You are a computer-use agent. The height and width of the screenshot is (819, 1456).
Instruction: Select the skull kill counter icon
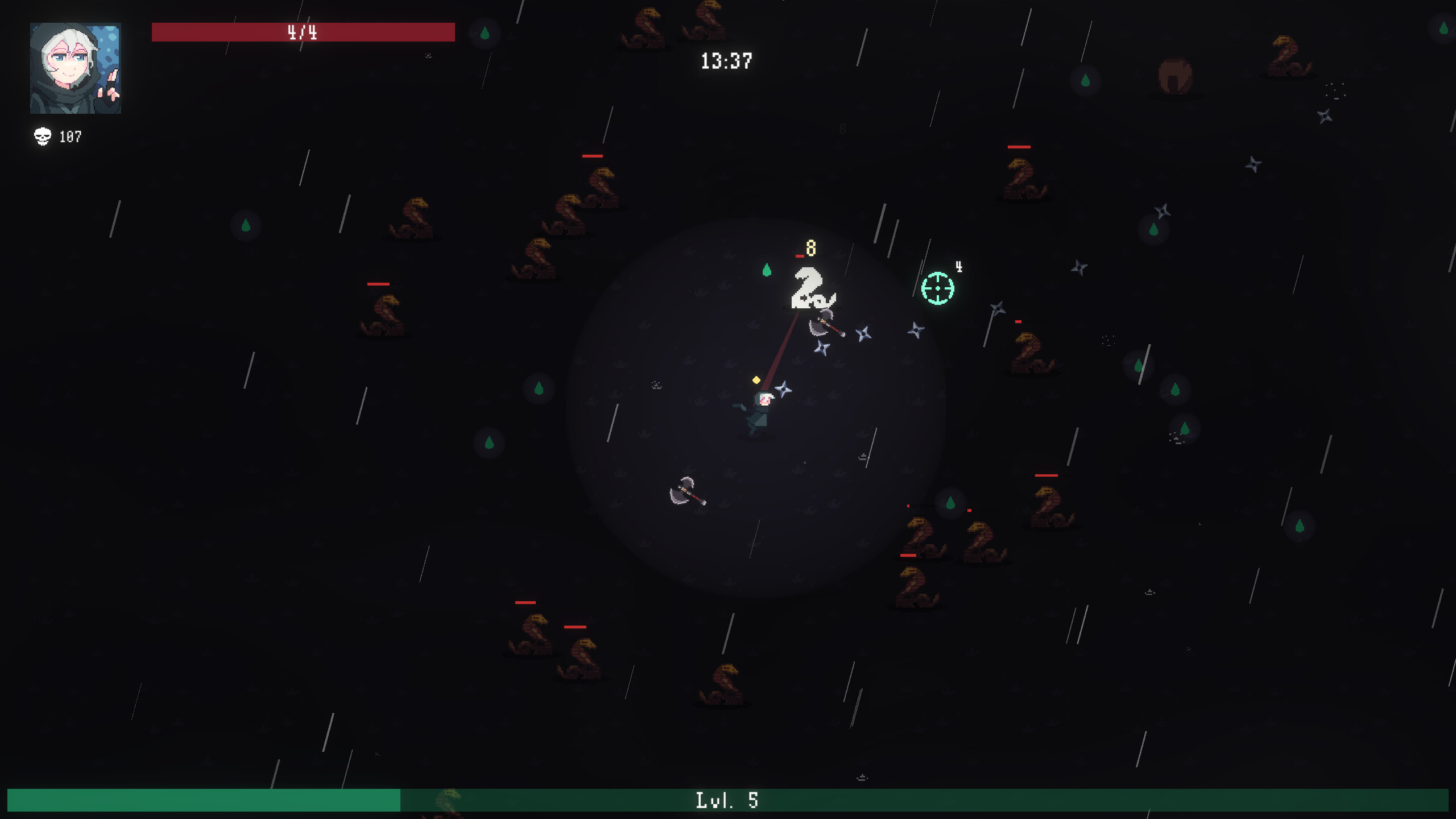42,135
